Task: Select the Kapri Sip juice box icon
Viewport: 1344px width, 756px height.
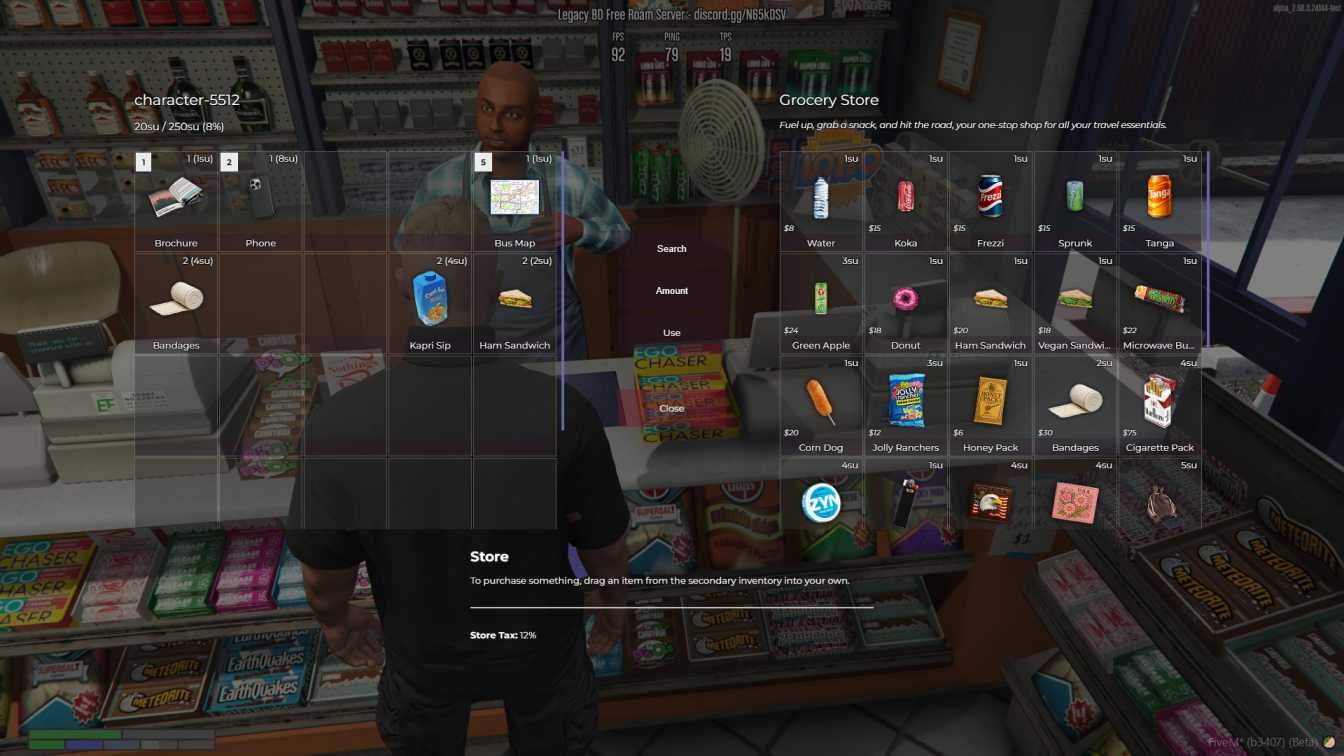Action: [430, 299]
